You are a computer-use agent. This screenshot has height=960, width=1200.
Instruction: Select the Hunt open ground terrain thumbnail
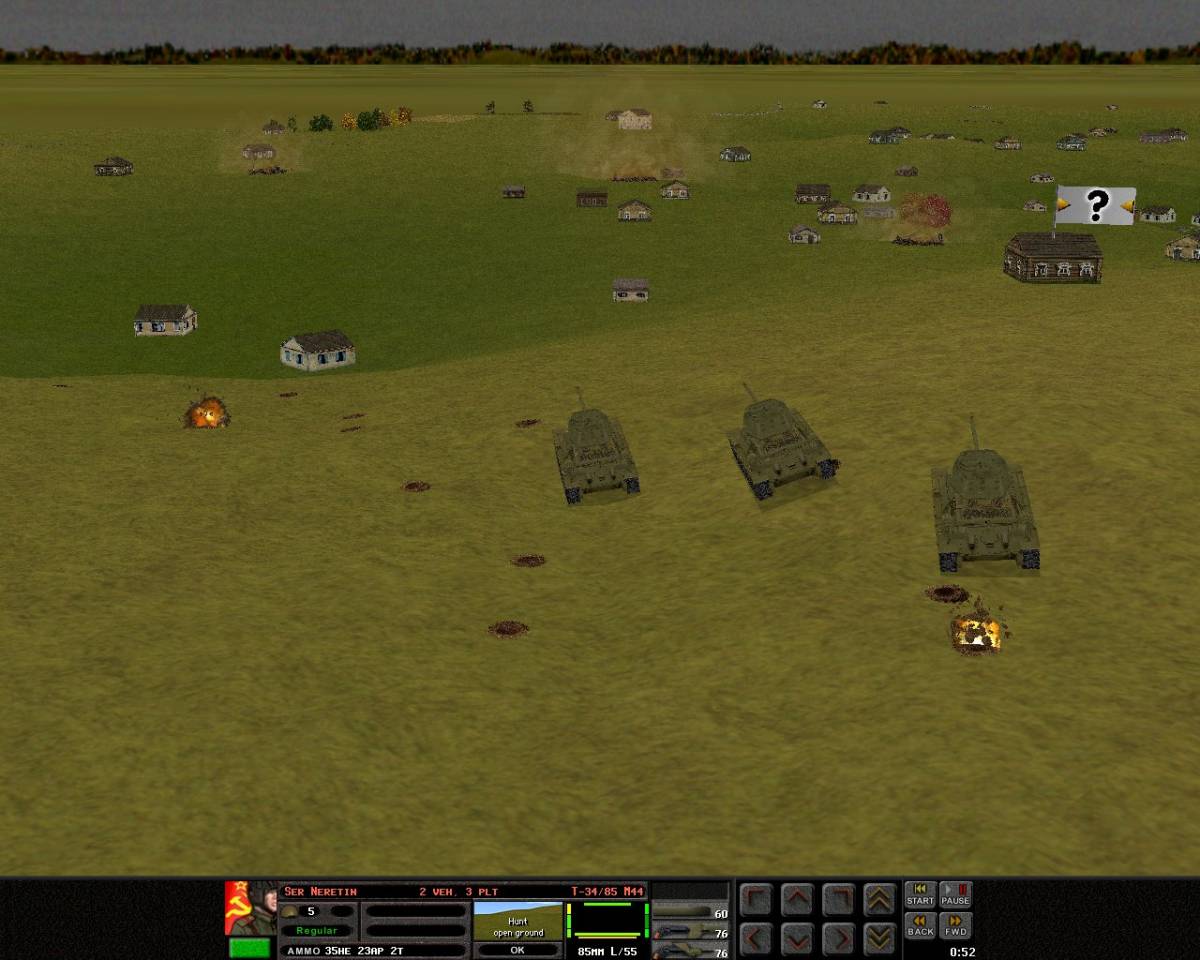coord(517,920)
